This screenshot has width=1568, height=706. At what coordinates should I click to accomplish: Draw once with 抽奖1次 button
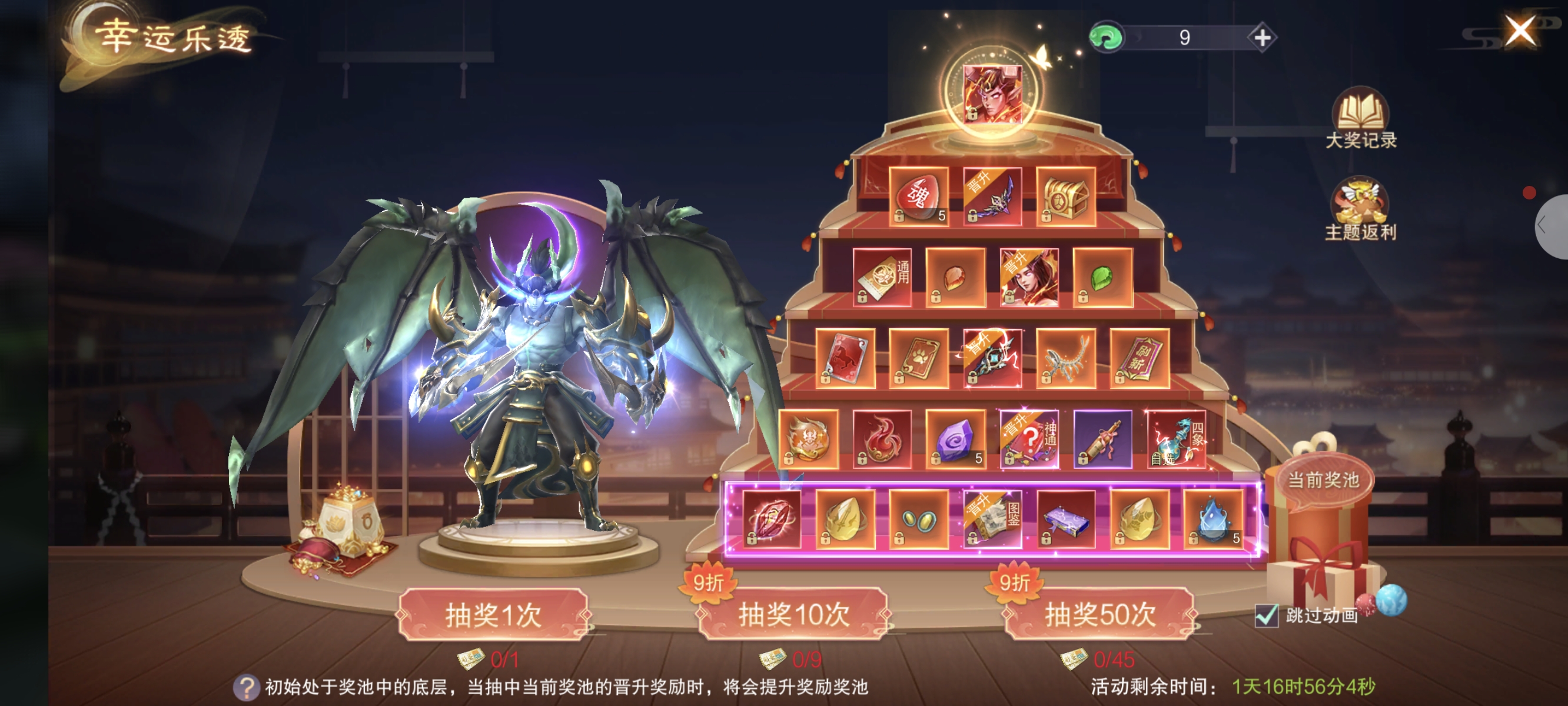tap(493, 614)
